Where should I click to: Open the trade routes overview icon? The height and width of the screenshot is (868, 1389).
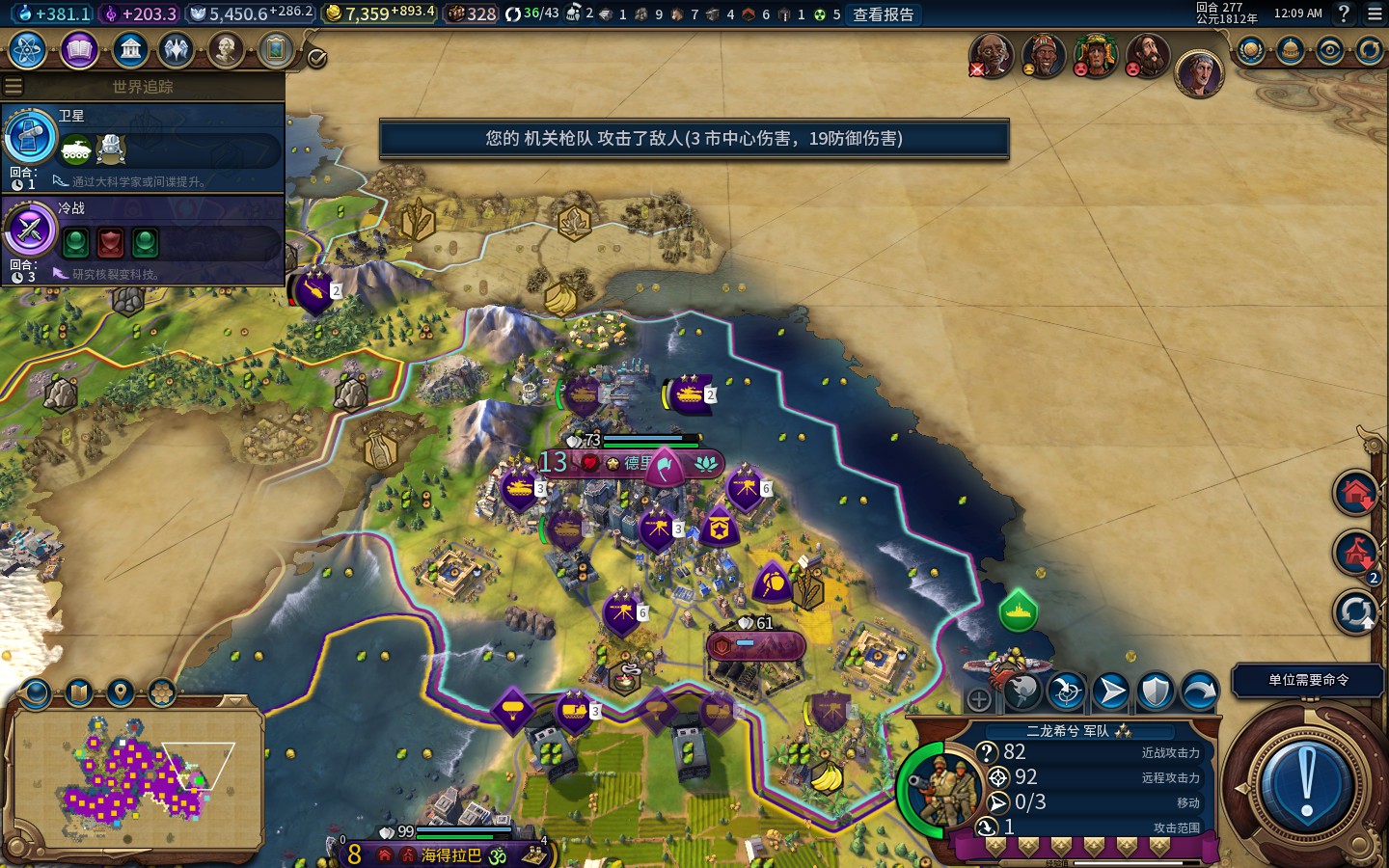coord(1370,50)
